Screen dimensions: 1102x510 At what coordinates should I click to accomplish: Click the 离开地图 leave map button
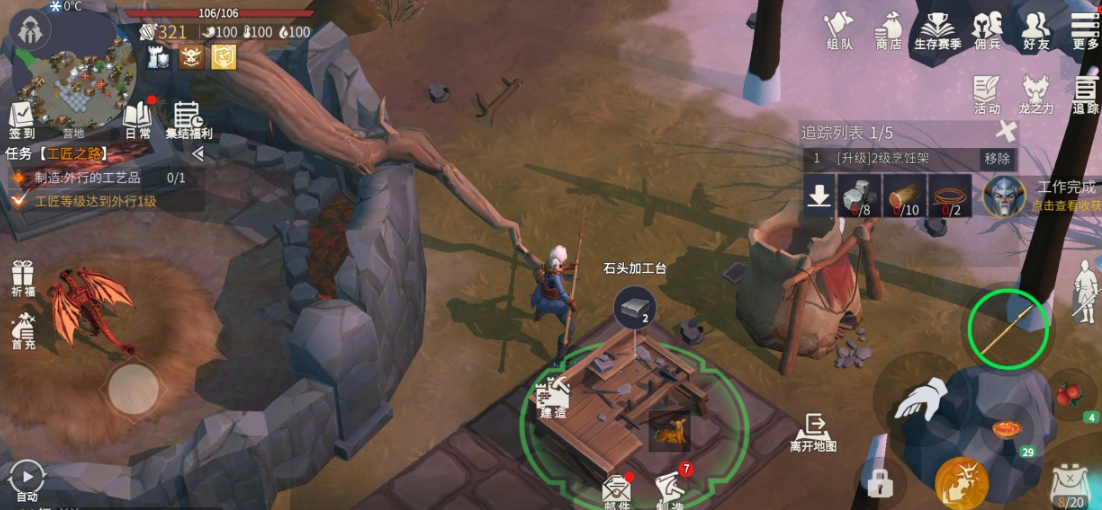point(812,431)
